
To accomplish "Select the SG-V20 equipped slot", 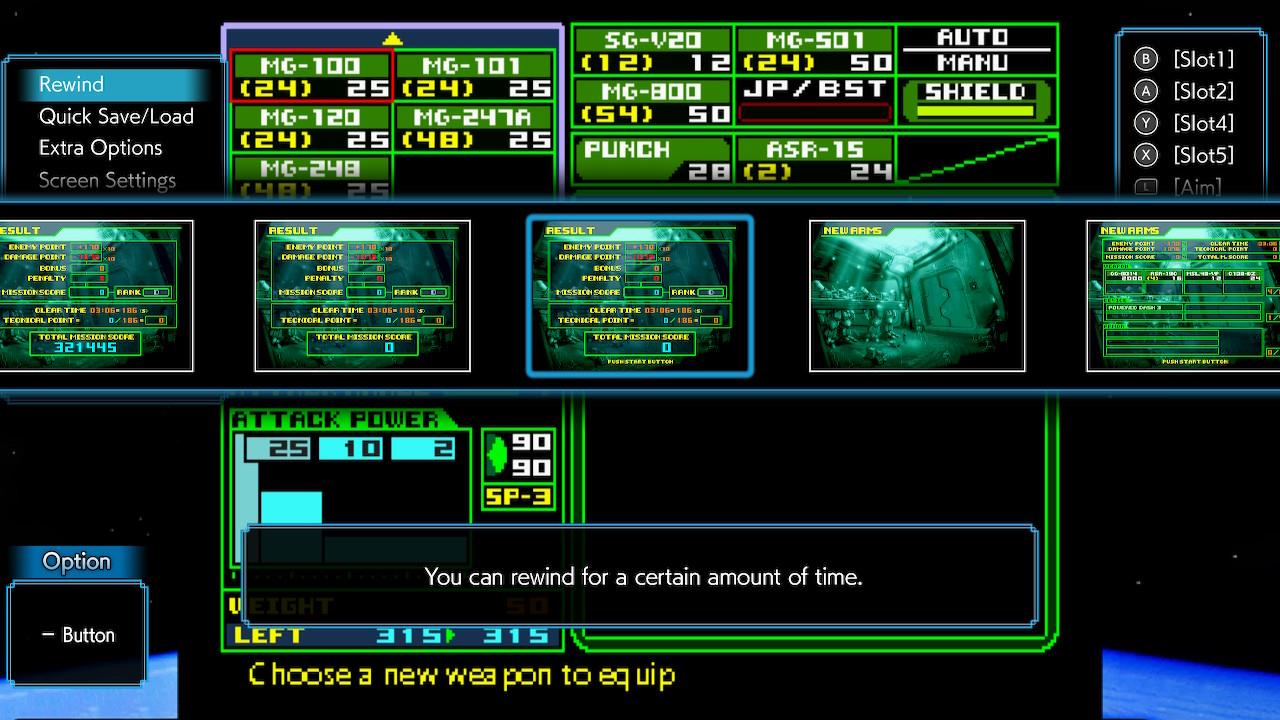I will pos(652,51).
